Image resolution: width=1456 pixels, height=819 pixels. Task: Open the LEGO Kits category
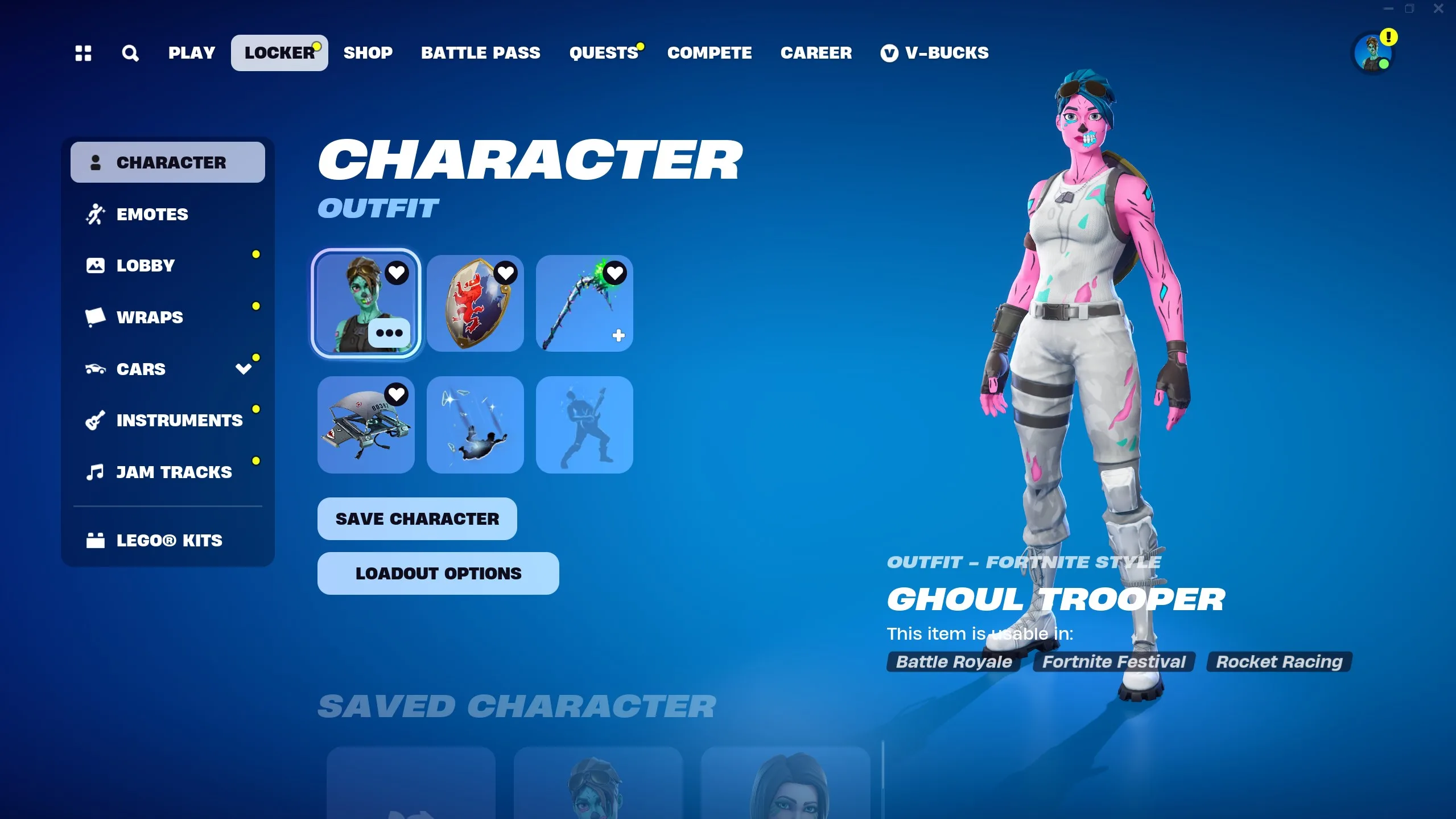[x=169, y=540]
